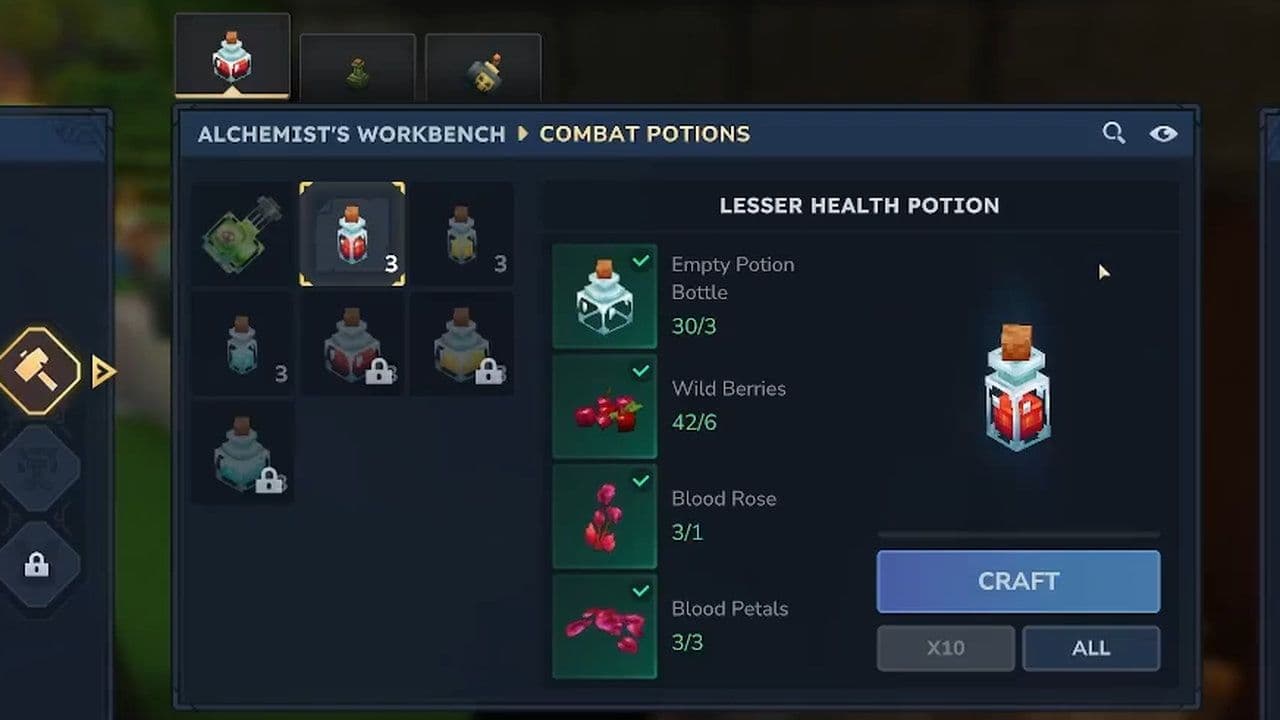
Task: Click the Wild Berries ingredient icon
Action: (604, 406)
